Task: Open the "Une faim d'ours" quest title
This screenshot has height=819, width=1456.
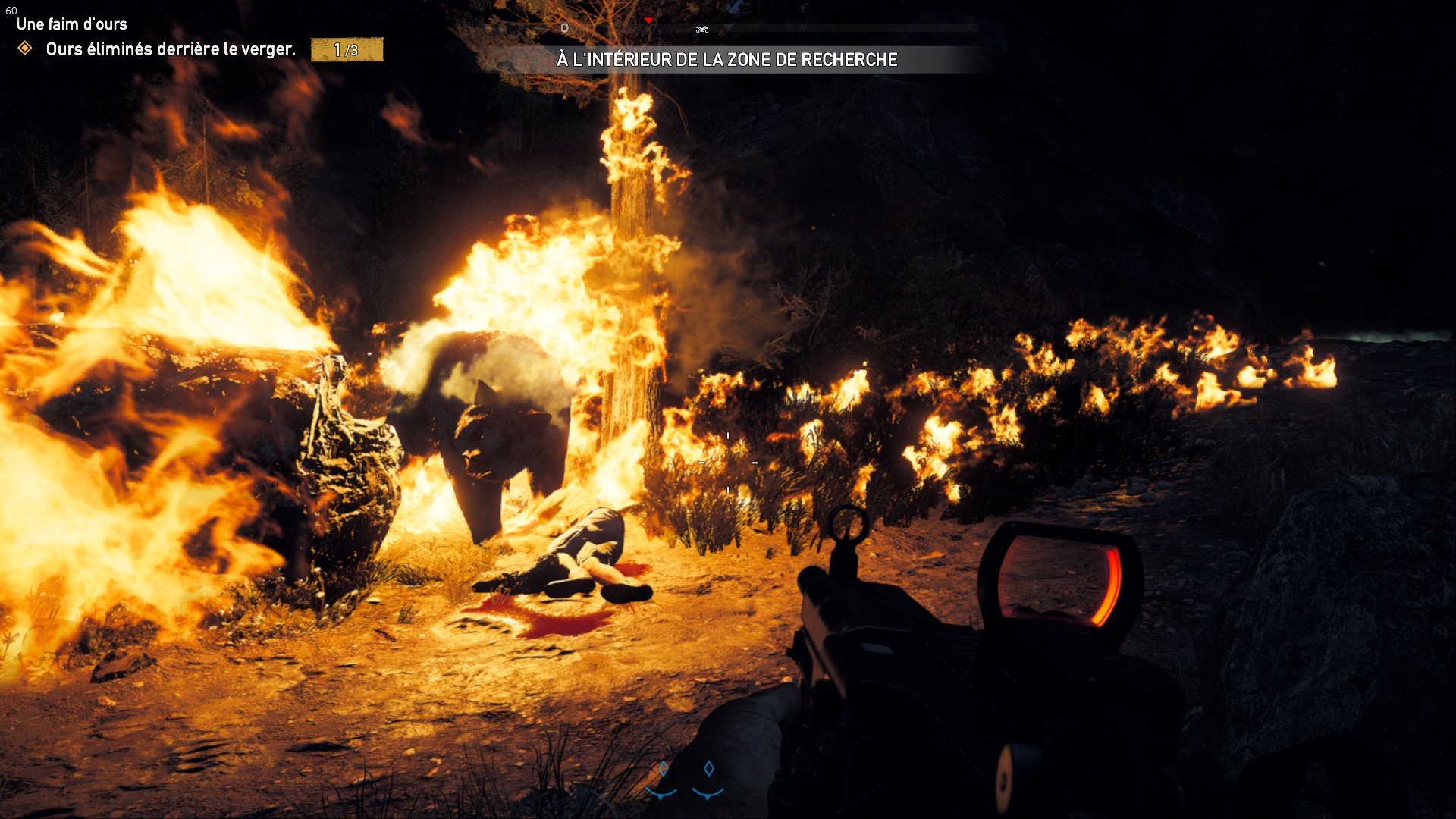Action: pyautogui.click(x=72, y=24)
